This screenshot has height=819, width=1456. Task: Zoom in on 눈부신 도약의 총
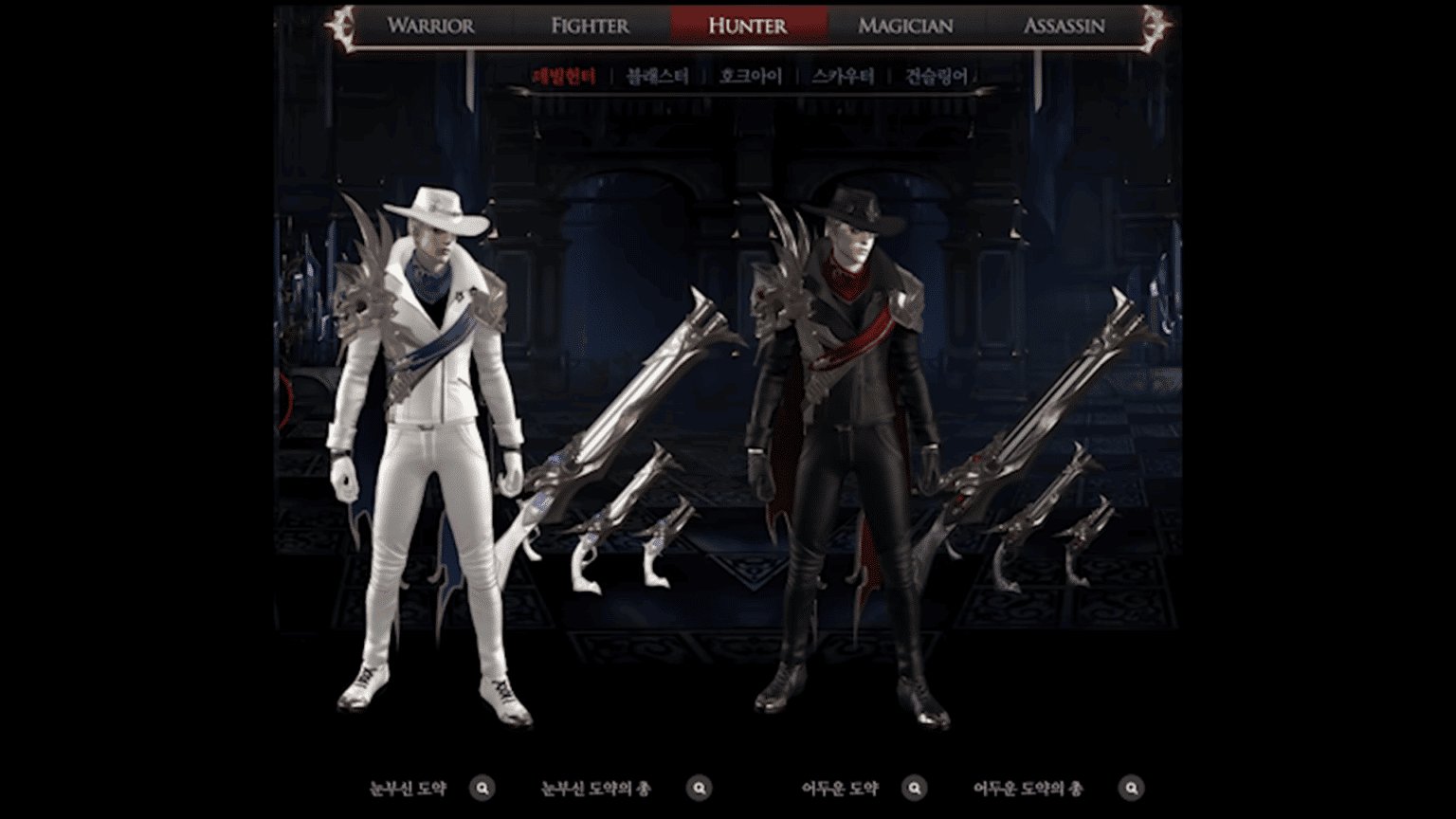[700, 788]
